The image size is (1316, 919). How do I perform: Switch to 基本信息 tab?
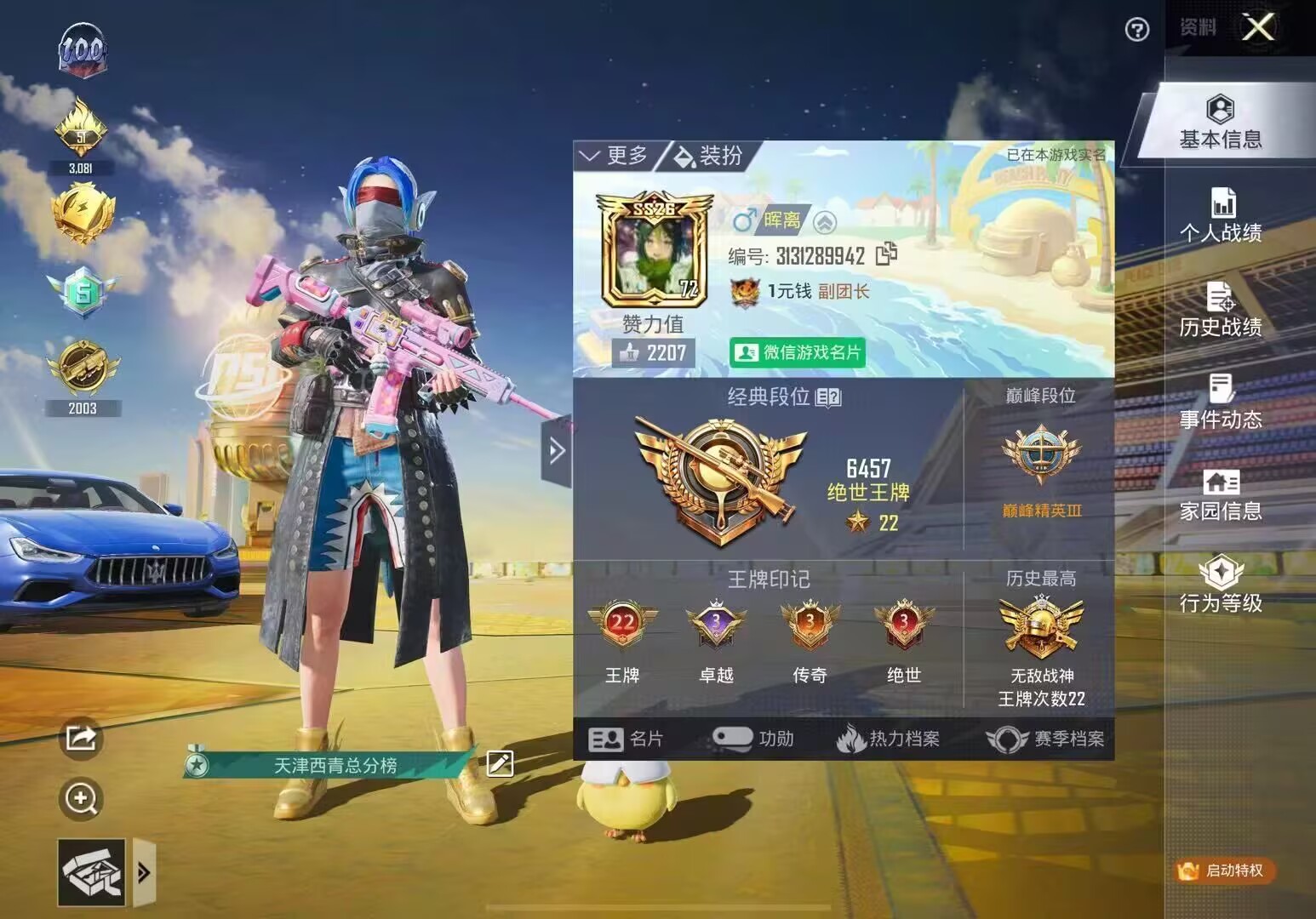1220,123
